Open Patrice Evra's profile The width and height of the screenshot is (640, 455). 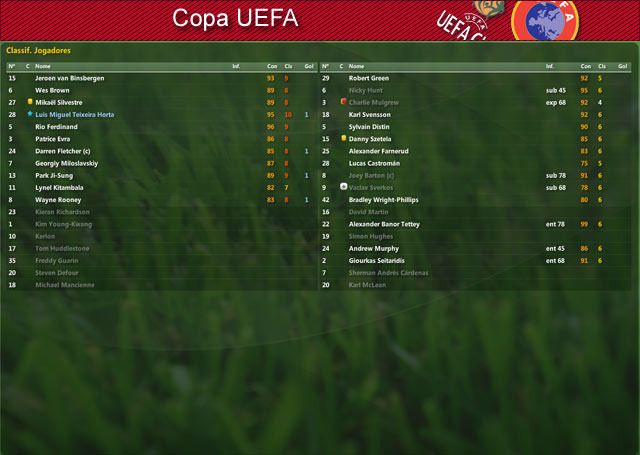point(53,139)
